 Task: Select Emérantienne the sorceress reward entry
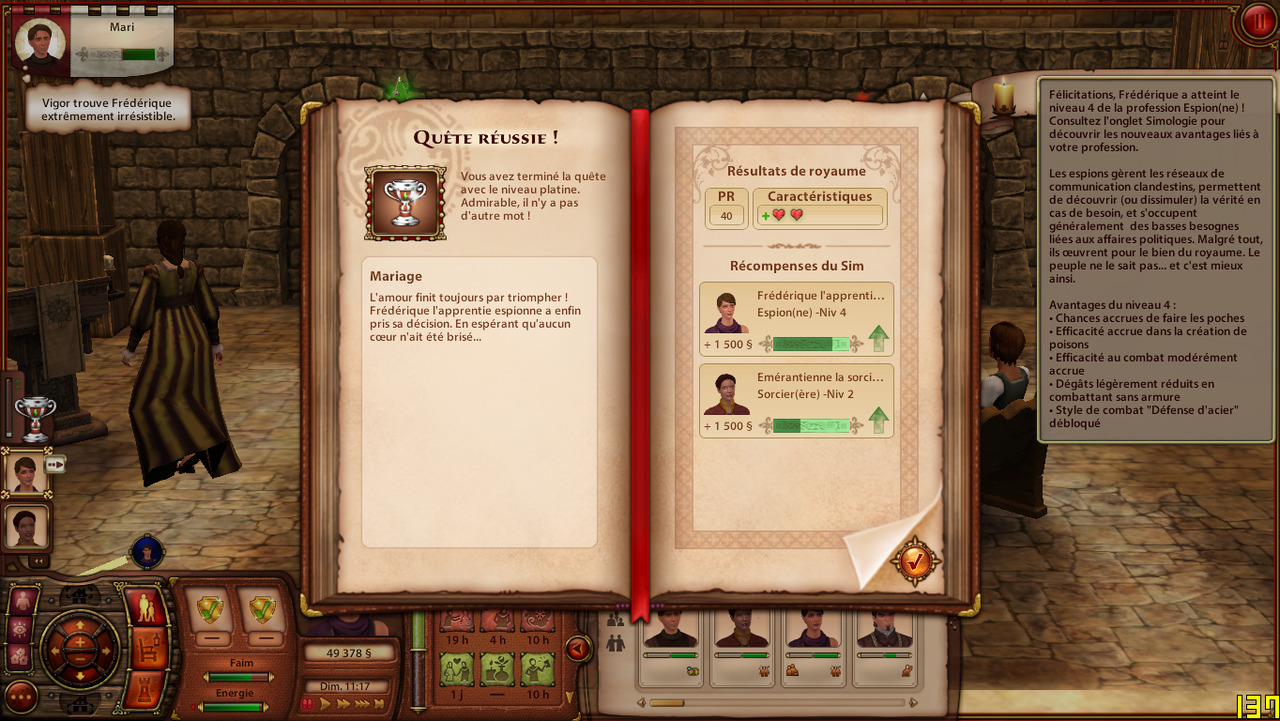point(796,401)
